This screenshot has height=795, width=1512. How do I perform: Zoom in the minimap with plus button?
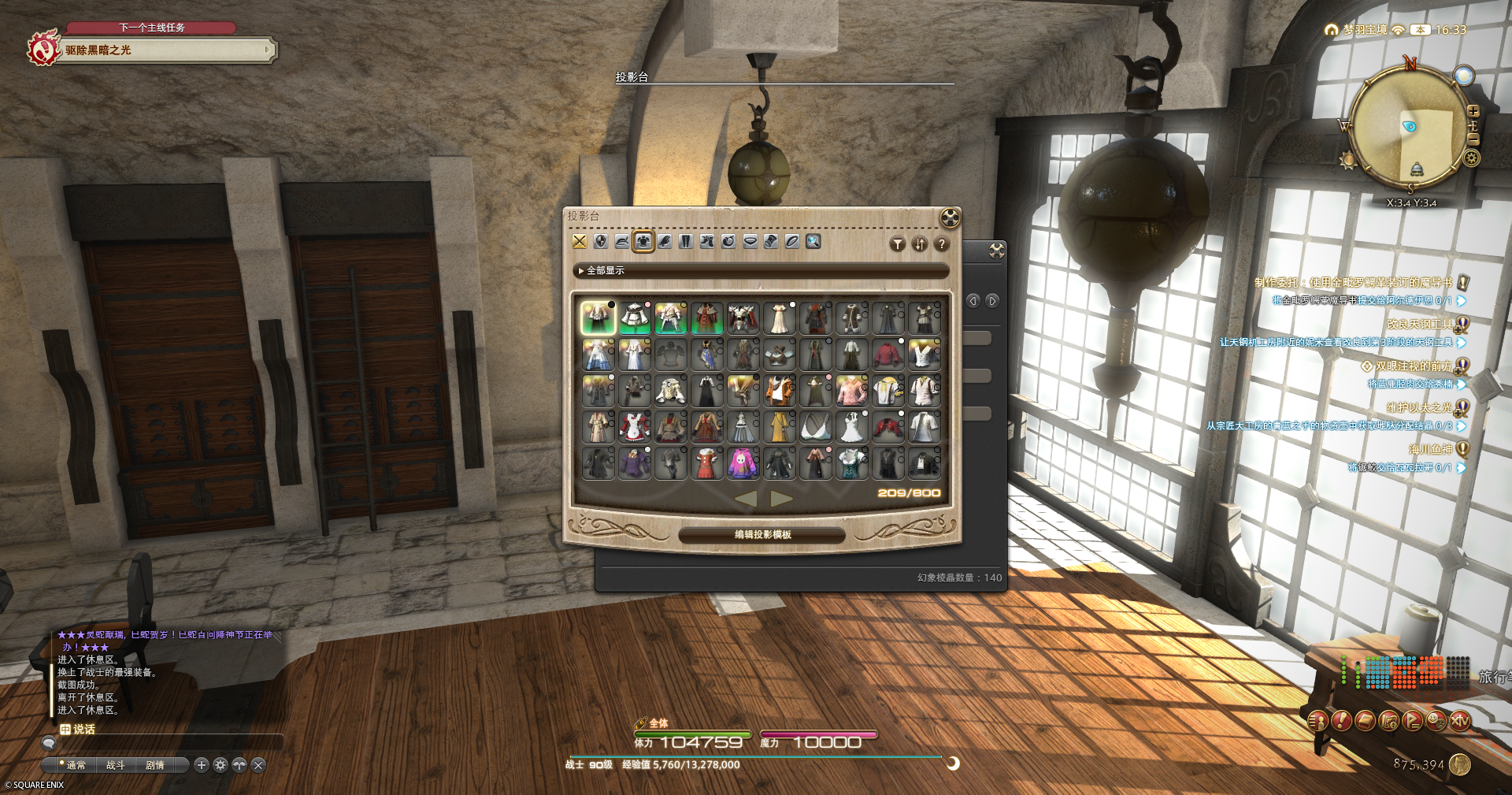pyautogui.click(x=1473, y=112)
